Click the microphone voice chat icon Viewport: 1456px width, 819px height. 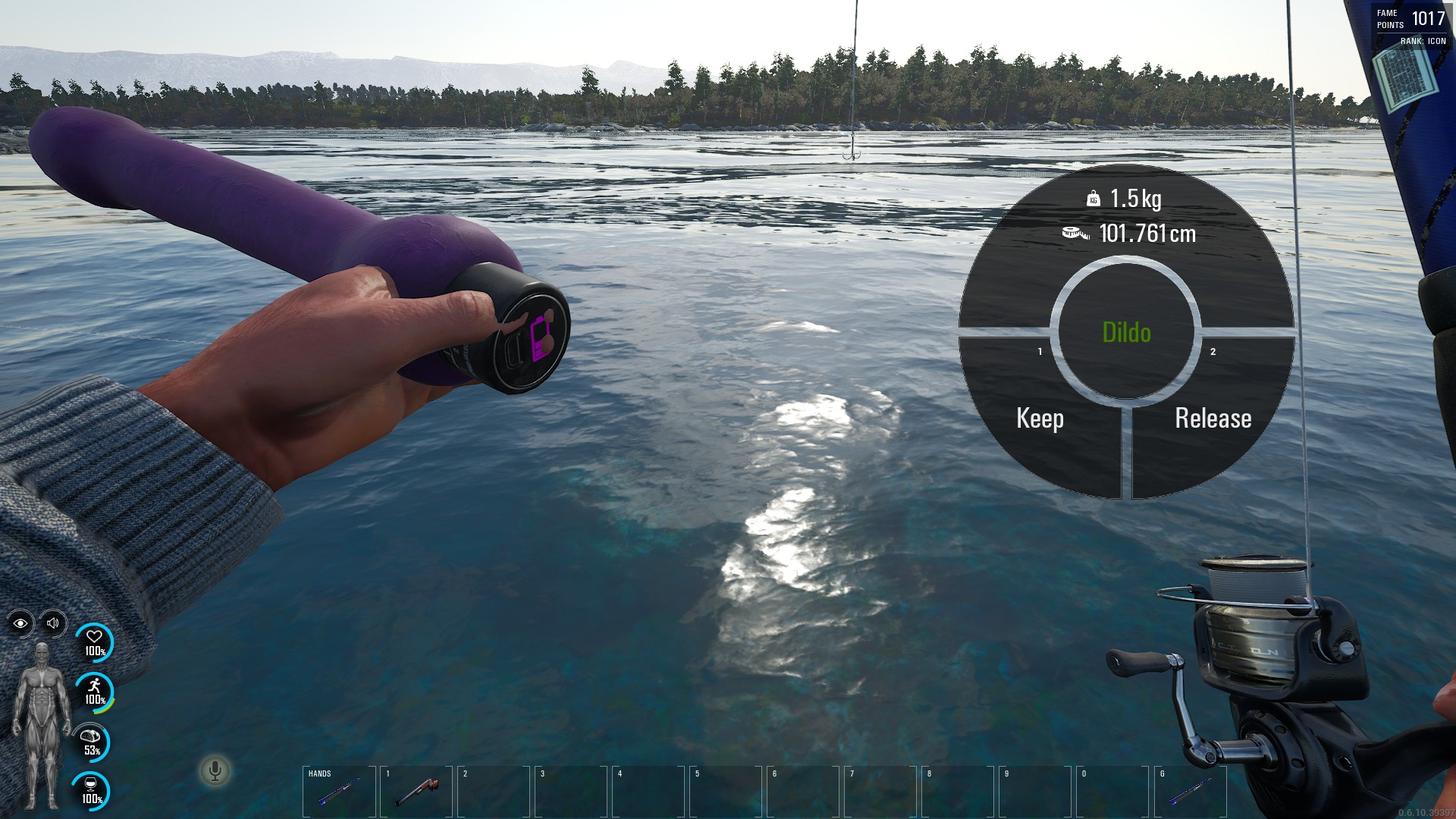[x=215, y=771]
